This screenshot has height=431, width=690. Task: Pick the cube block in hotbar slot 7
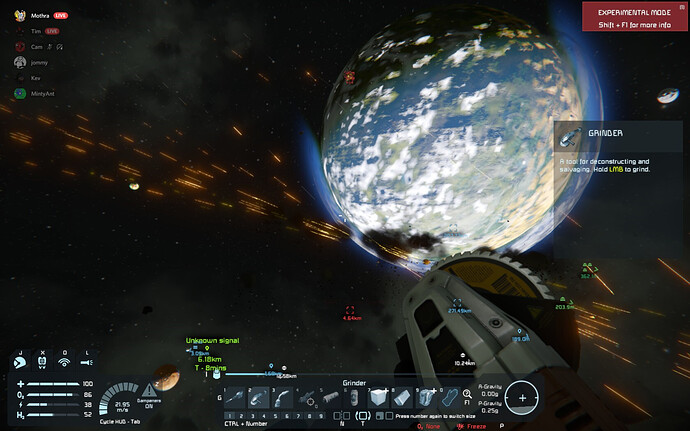click(378, 396)
